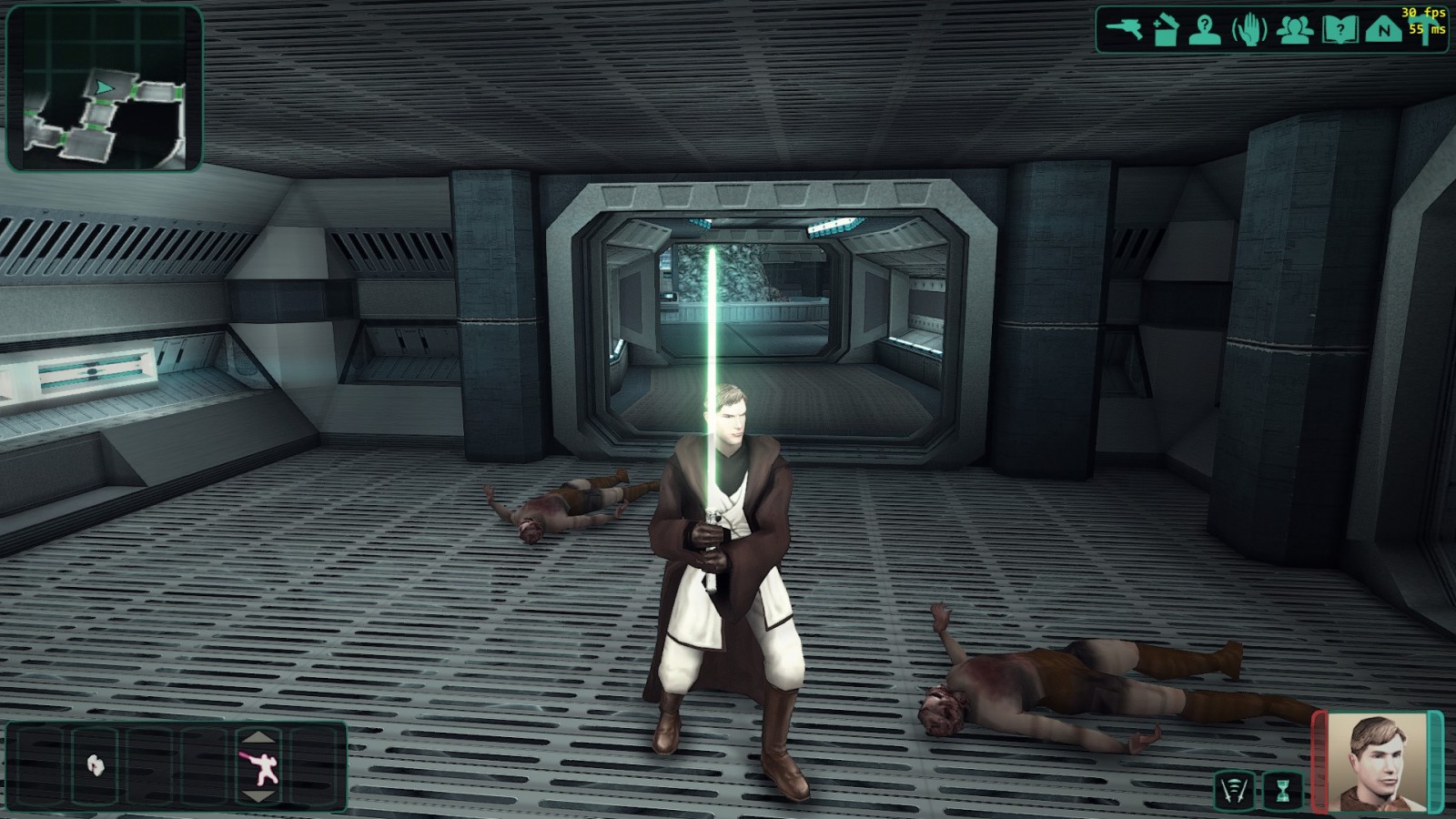This screenshot has height=819, width=1456.
Task: Use the medpac item in the action bar
Action: [96, 765]
